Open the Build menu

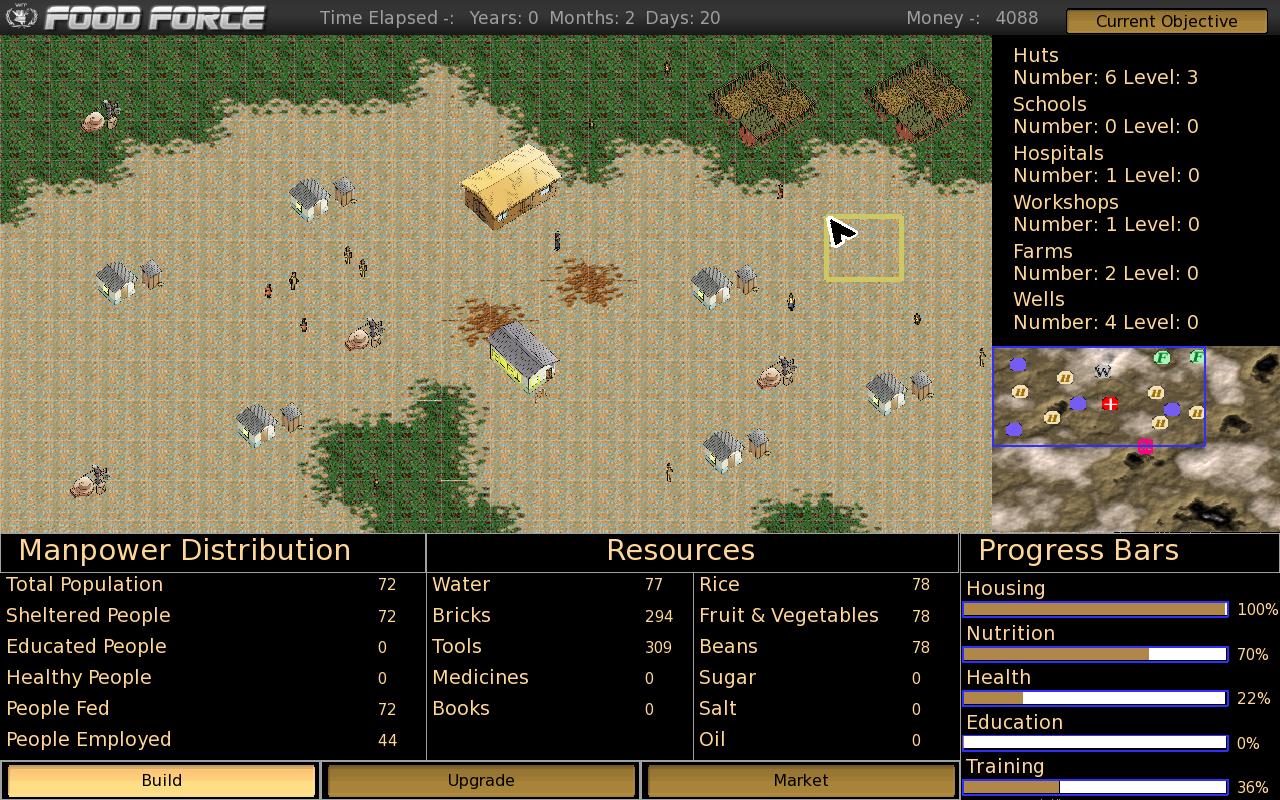(161, 780)
